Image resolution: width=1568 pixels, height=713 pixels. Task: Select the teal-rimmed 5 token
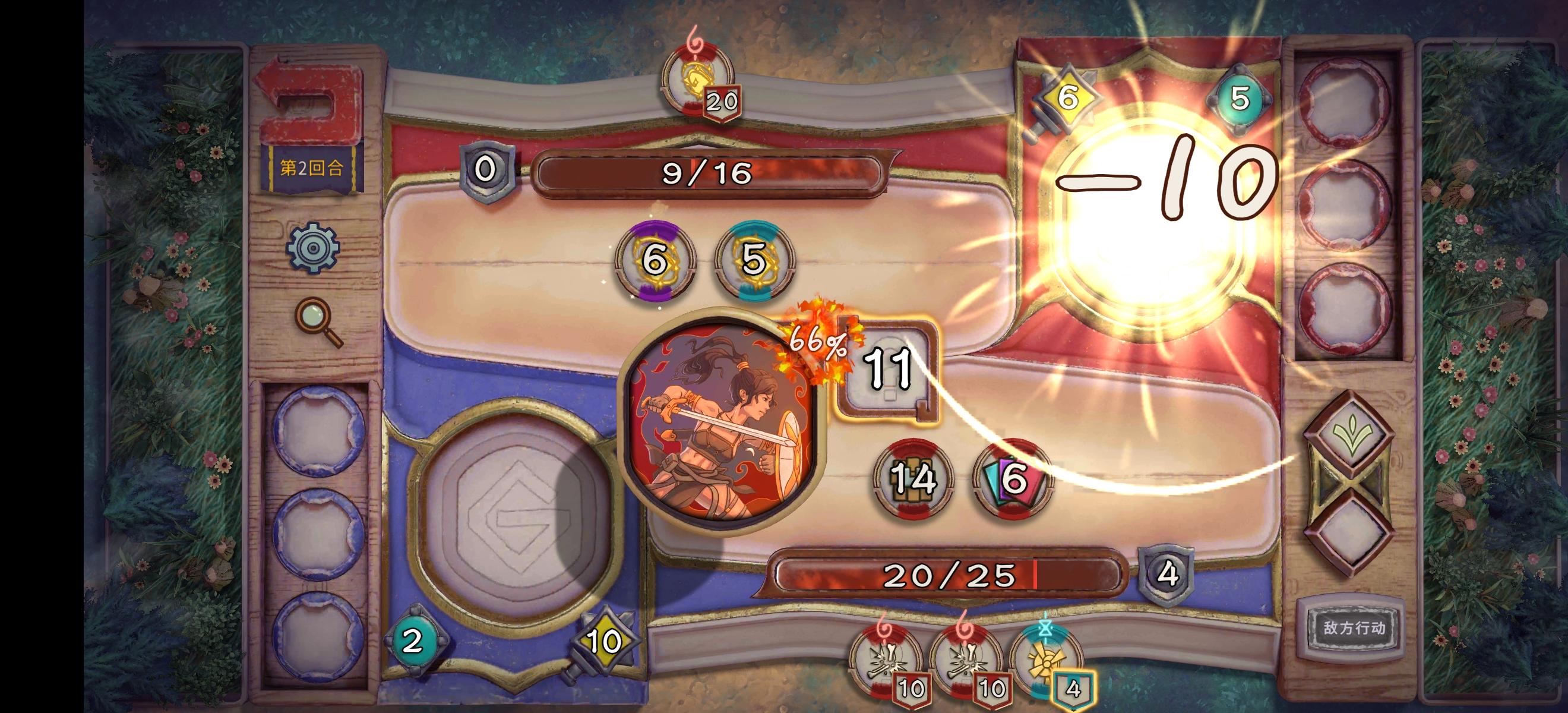tap(755, 260)
